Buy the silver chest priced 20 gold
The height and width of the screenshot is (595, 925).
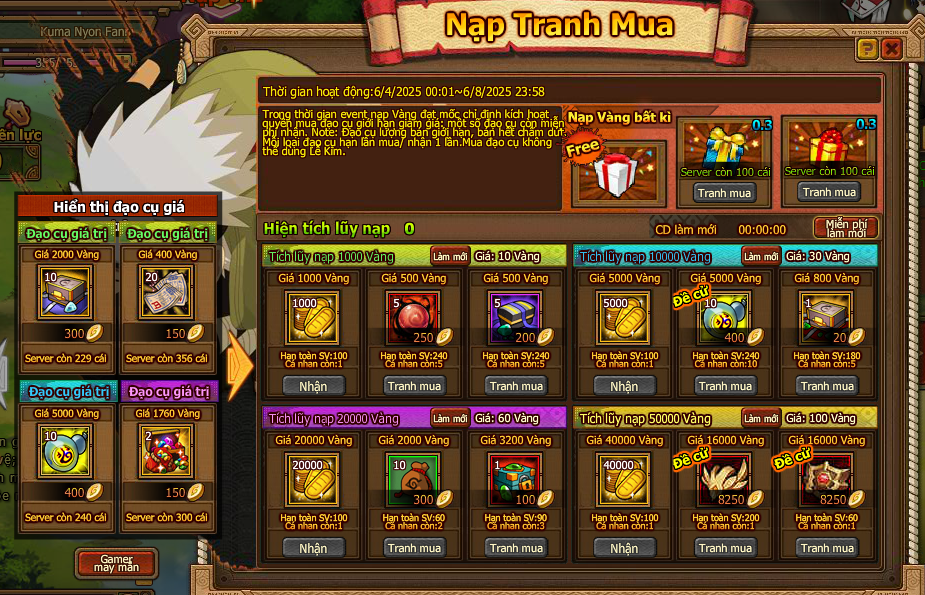tap(827, 386)
